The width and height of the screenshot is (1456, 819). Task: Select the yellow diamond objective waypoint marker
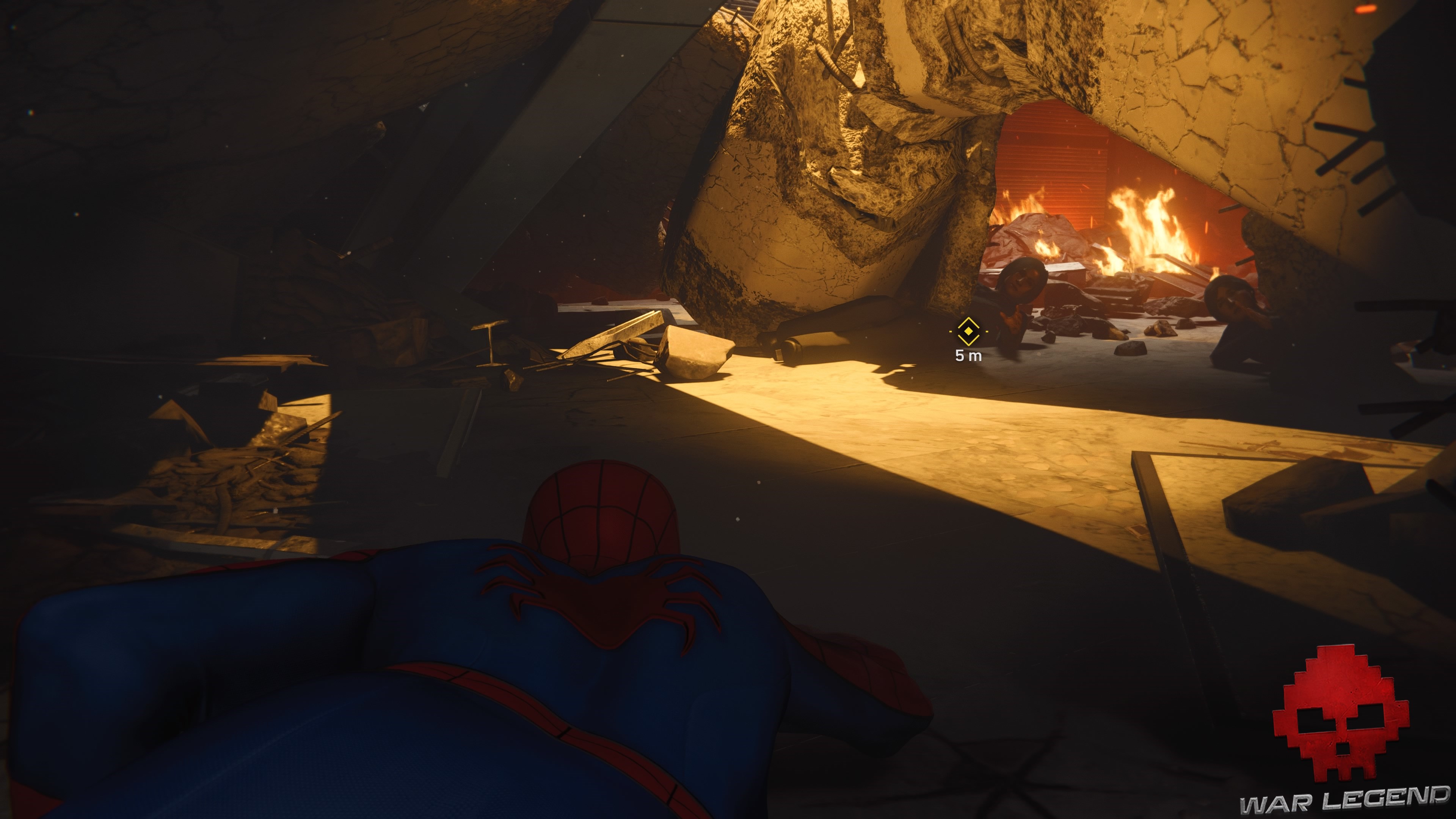tap(968, 331)
